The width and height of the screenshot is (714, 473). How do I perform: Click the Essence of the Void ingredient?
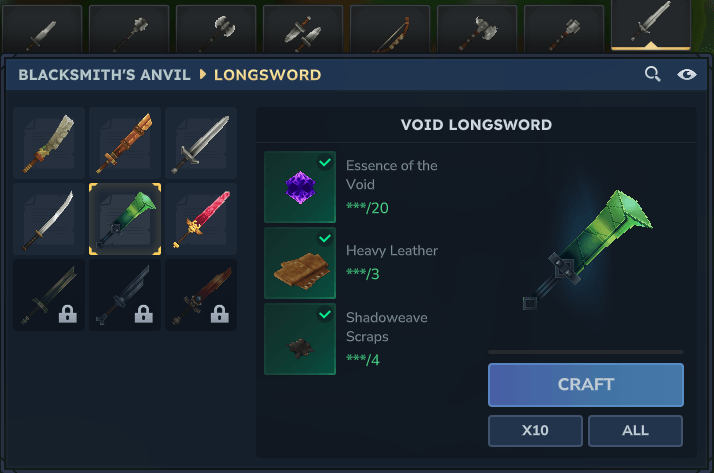click(300, 187)
